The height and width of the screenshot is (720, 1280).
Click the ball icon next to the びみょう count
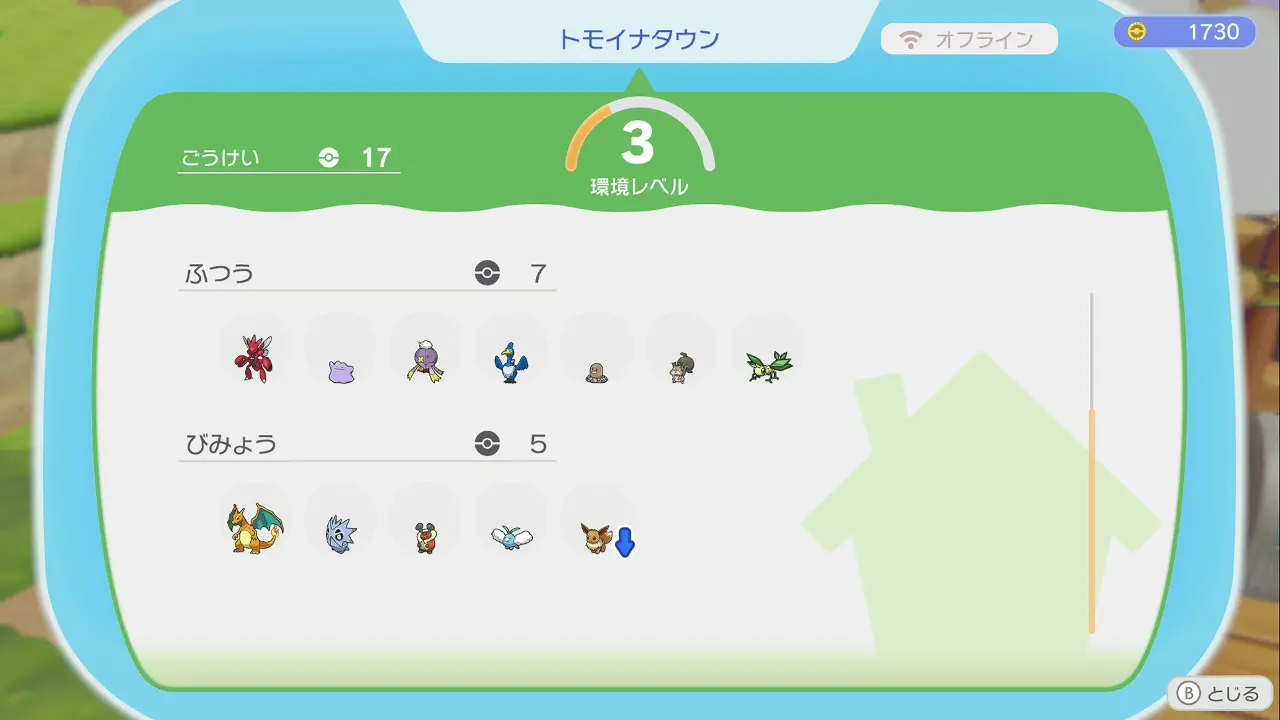tap(486, 444)
